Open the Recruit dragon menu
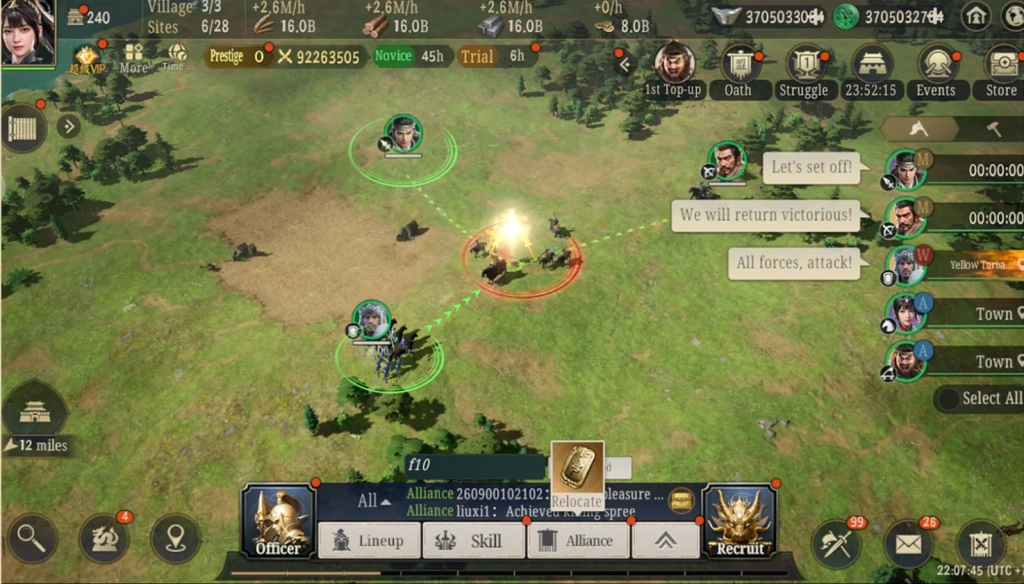Image resolution: width=1024 pixels, height=584 pixels. click(740, 520)
